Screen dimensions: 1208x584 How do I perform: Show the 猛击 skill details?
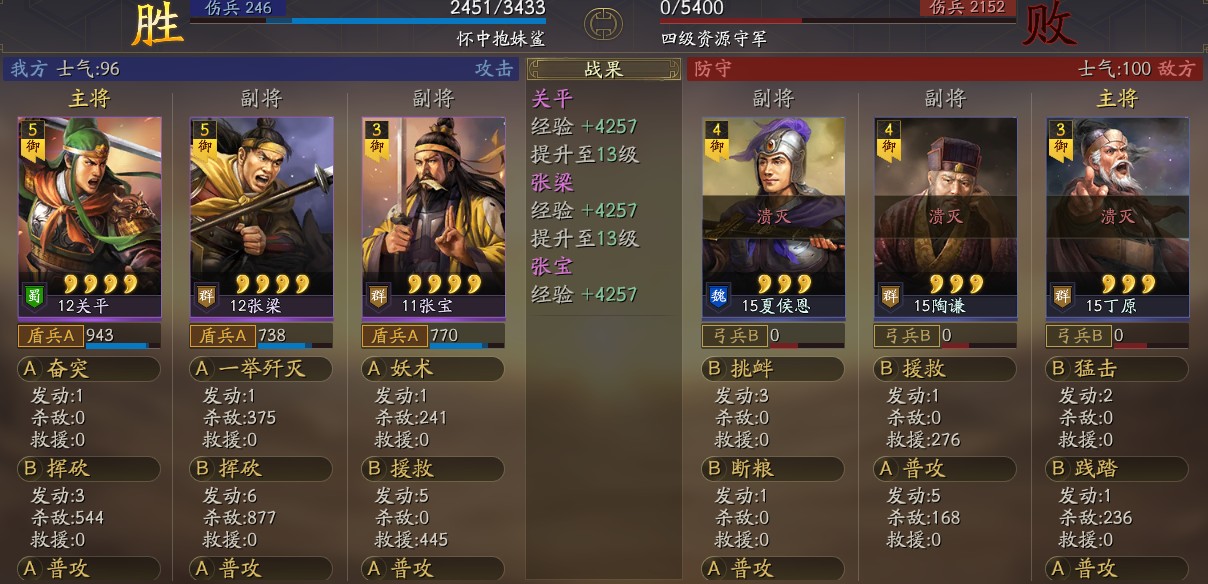click(1117, 369)
